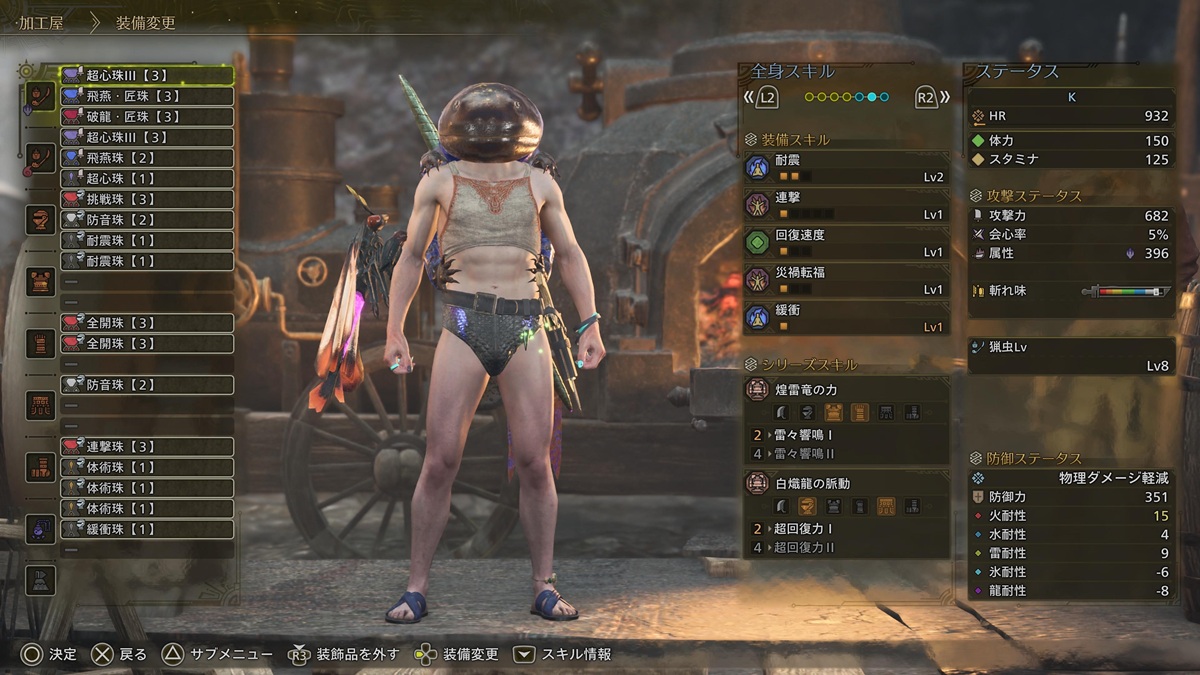Open the helmet equipment icon
The height and width of the screenshot is (675, 1200).
[41, 219]
